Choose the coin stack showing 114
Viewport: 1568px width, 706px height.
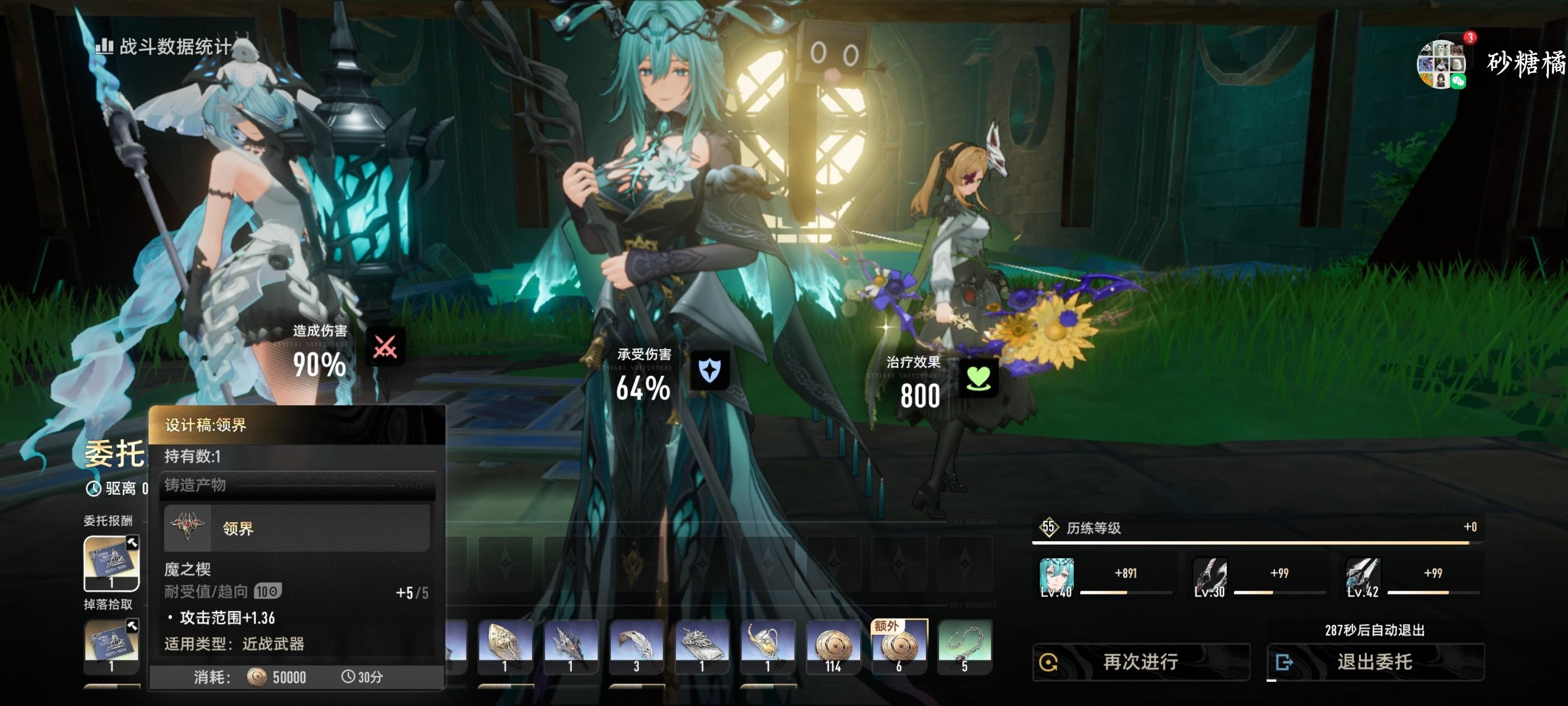[833, 645]
